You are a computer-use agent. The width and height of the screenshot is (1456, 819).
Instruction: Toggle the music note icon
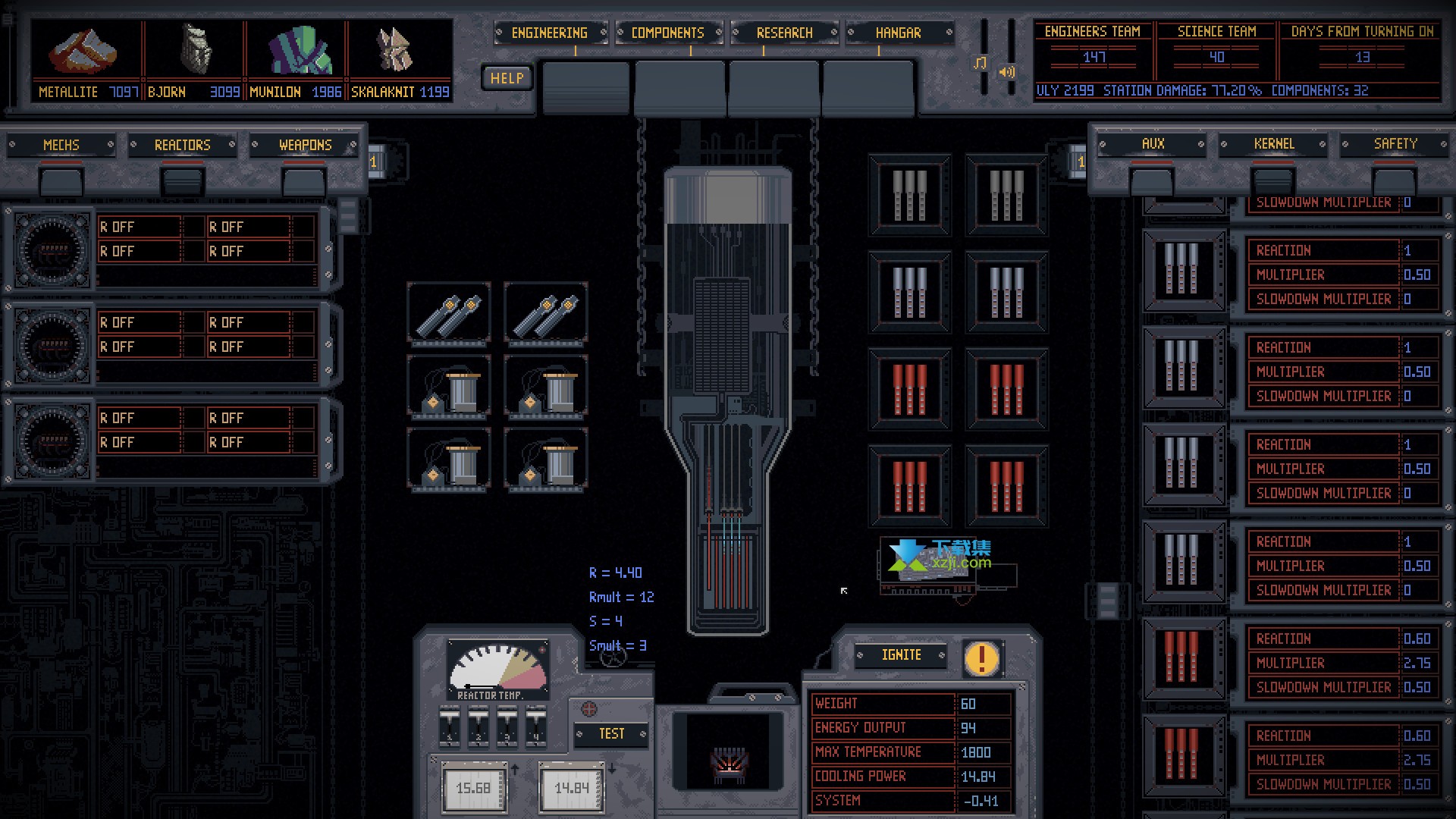click(980, 63)
